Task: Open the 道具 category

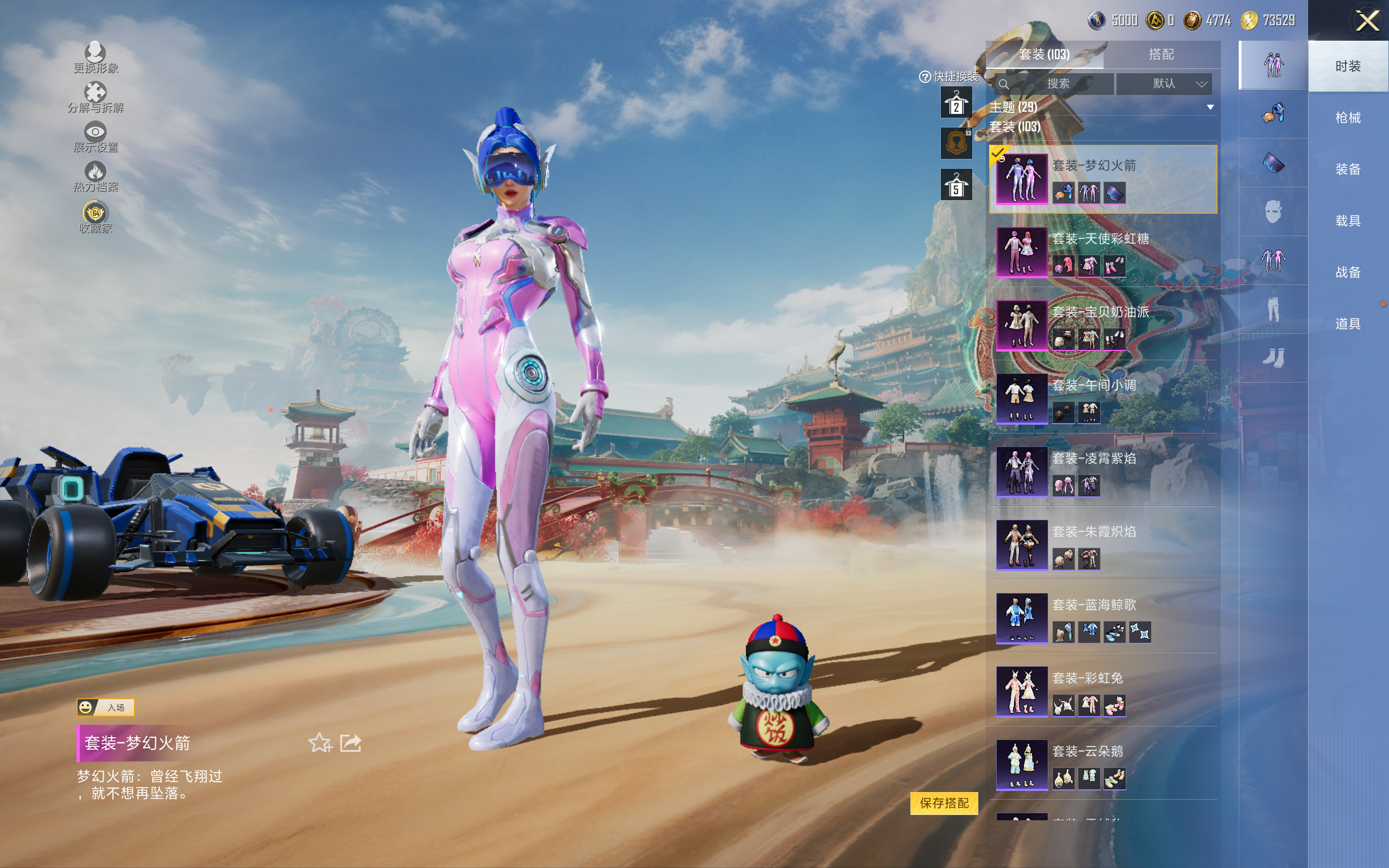Action: click(1347, 324)
